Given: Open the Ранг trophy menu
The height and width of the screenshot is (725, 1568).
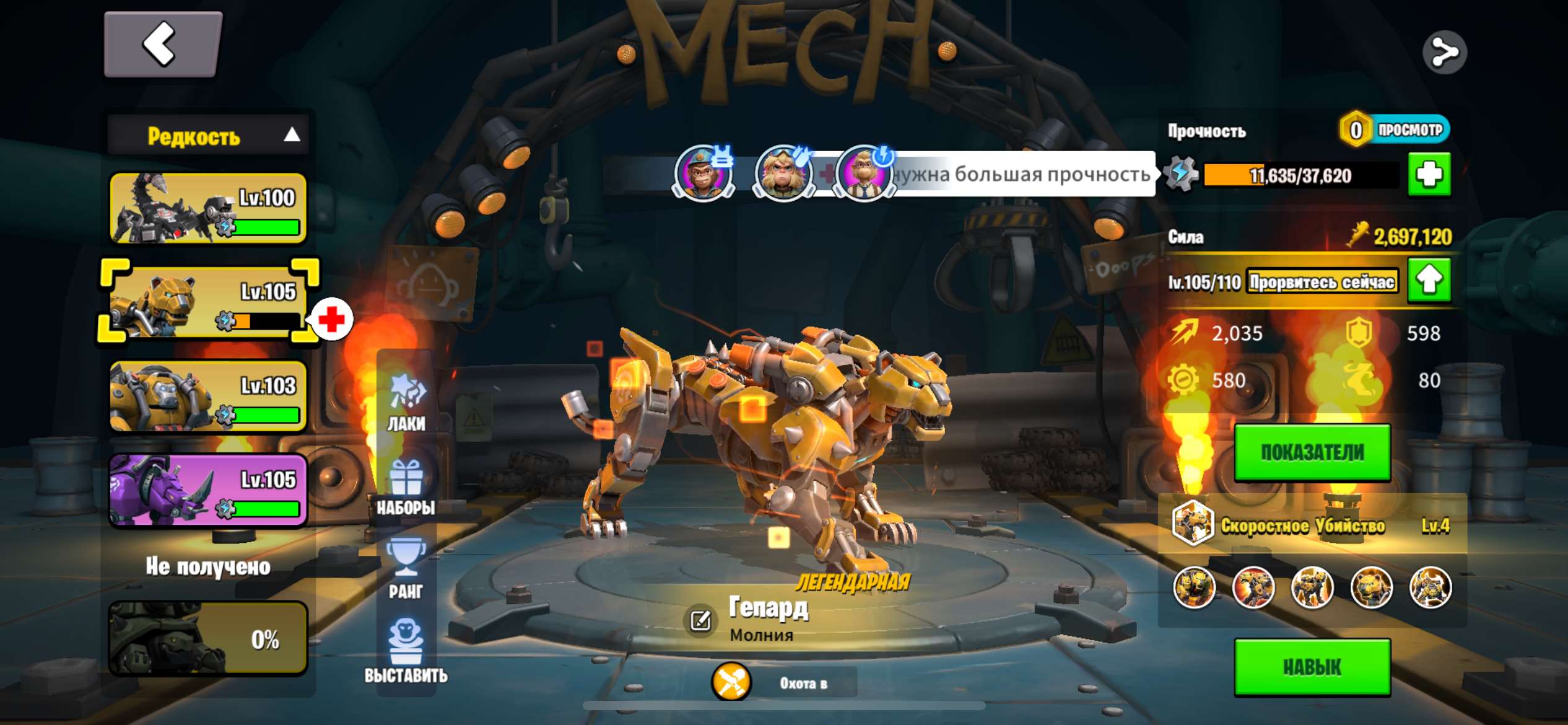Looking at the screenshot, I should (x=406, y=570).
